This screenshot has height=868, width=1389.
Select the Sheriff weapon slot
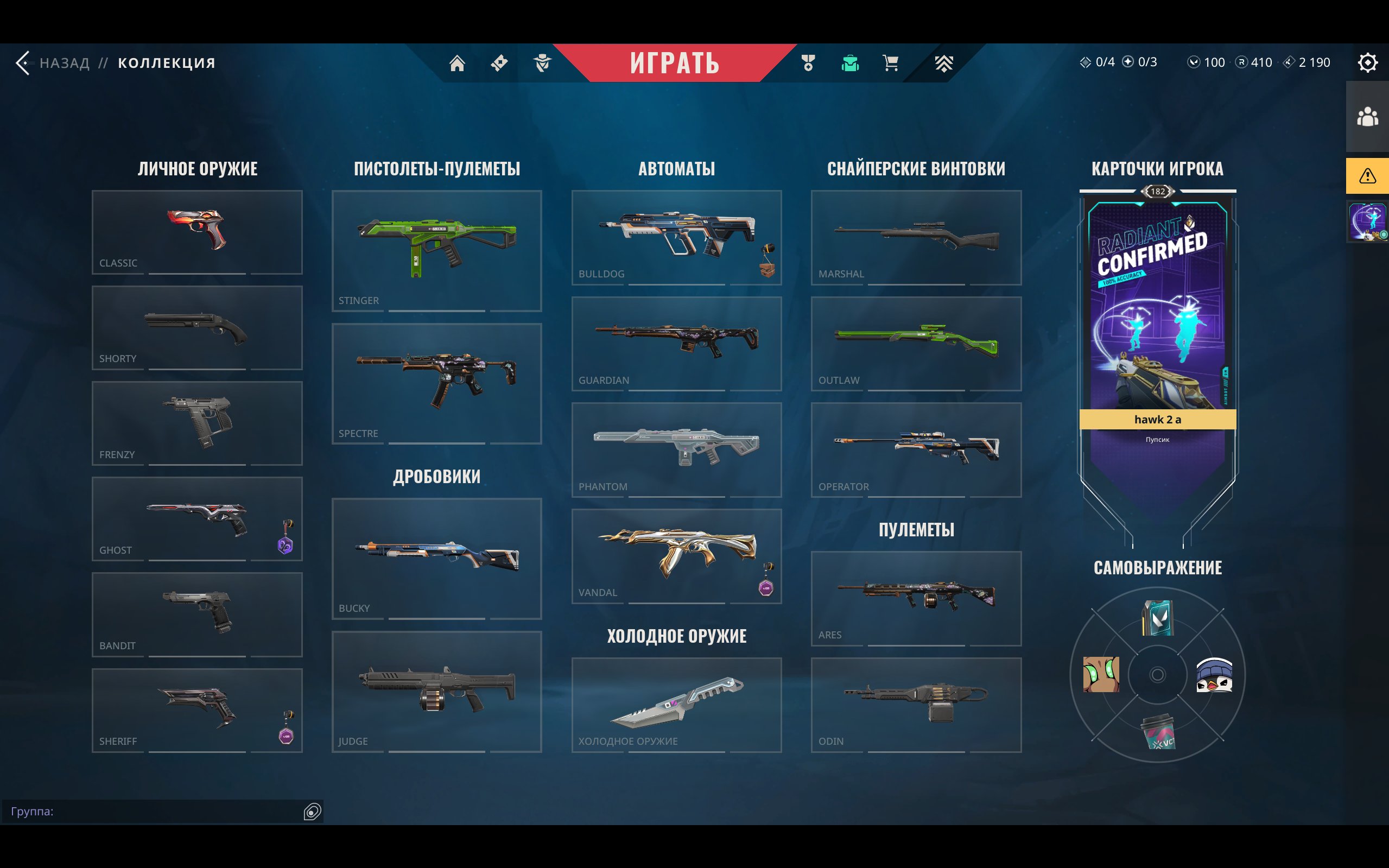point(197,709)
